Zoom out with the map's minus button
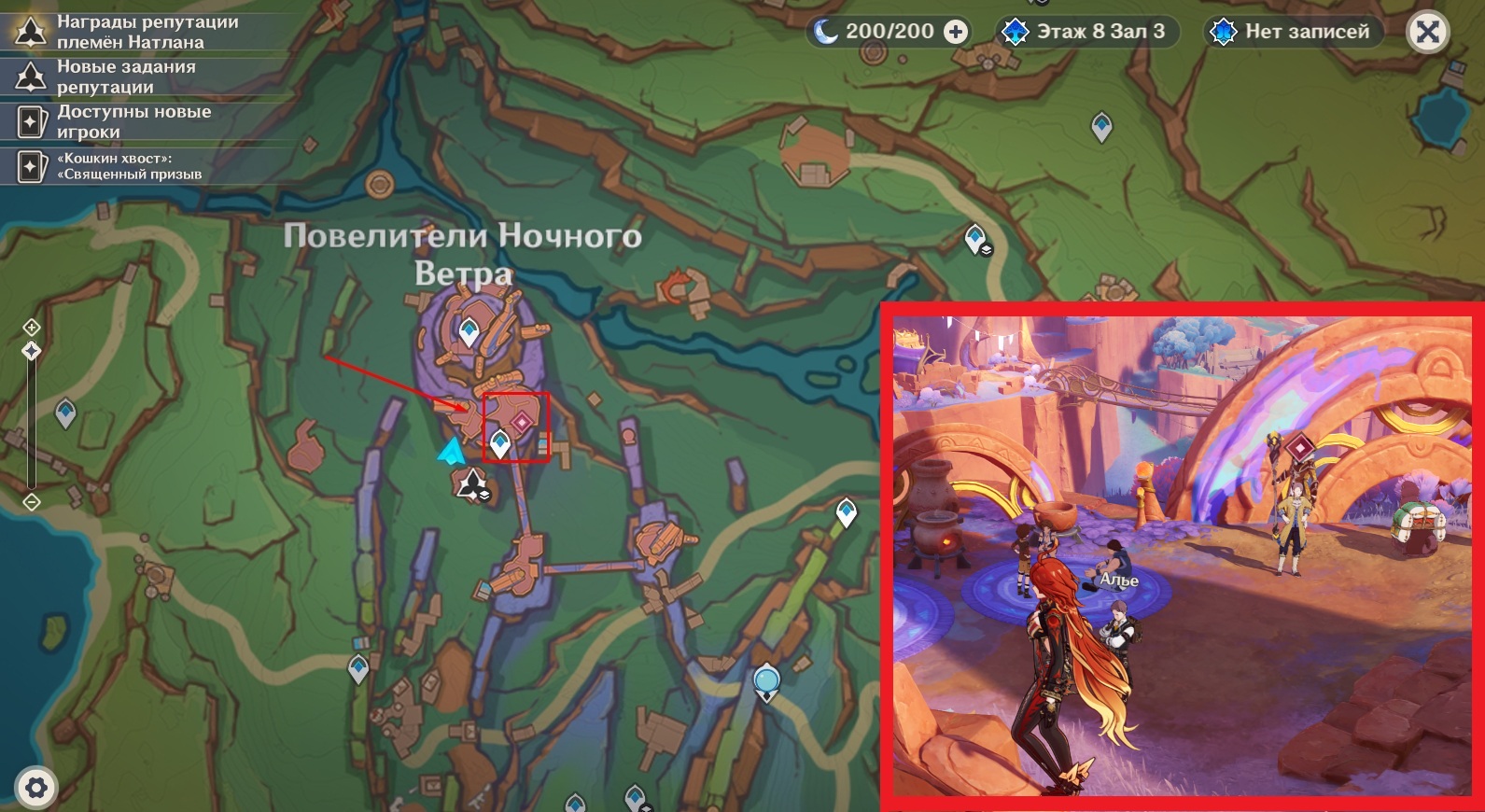Image resolution: width=1485 pixels, height=812 pixels. 31,502
